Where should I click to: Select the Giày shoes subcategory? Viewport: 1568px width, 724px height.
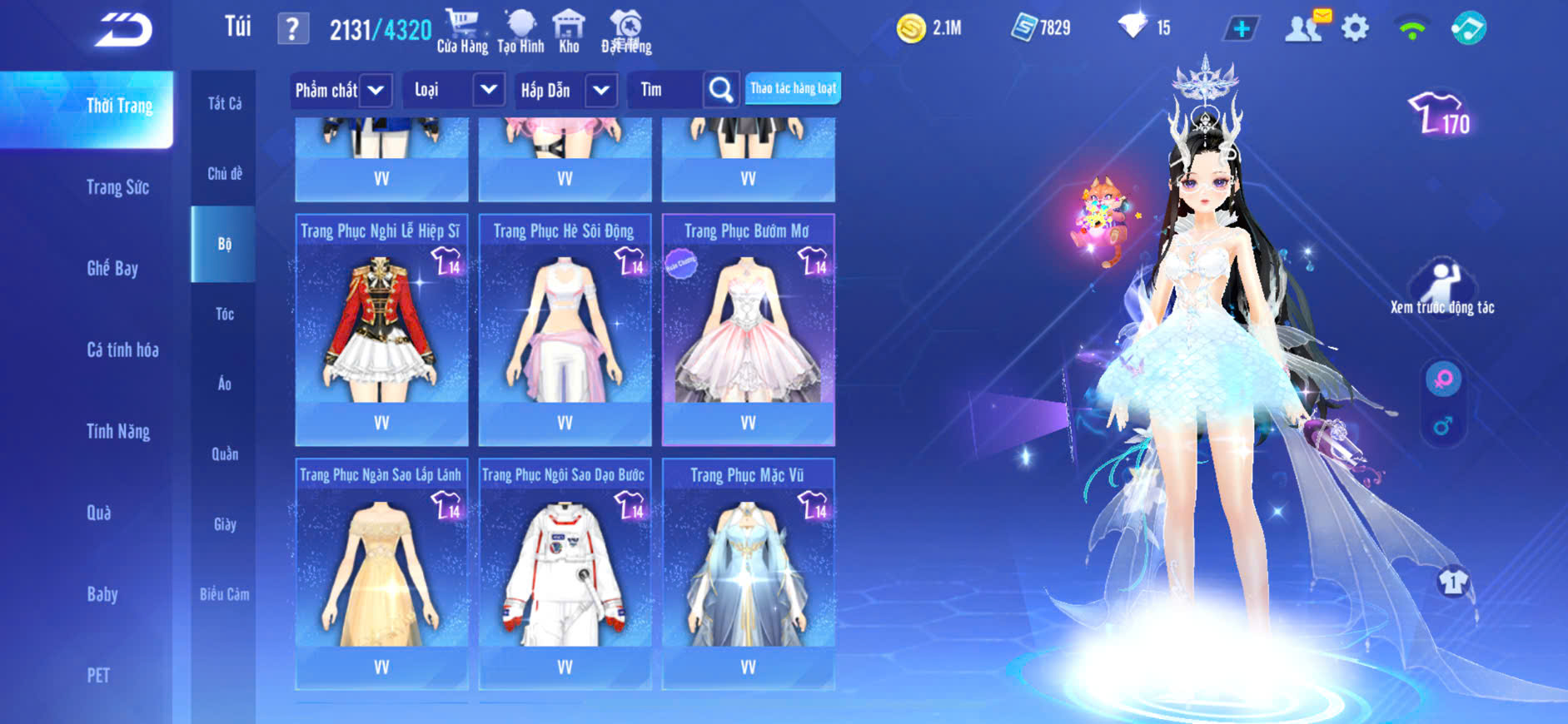(x=224, y=524)
